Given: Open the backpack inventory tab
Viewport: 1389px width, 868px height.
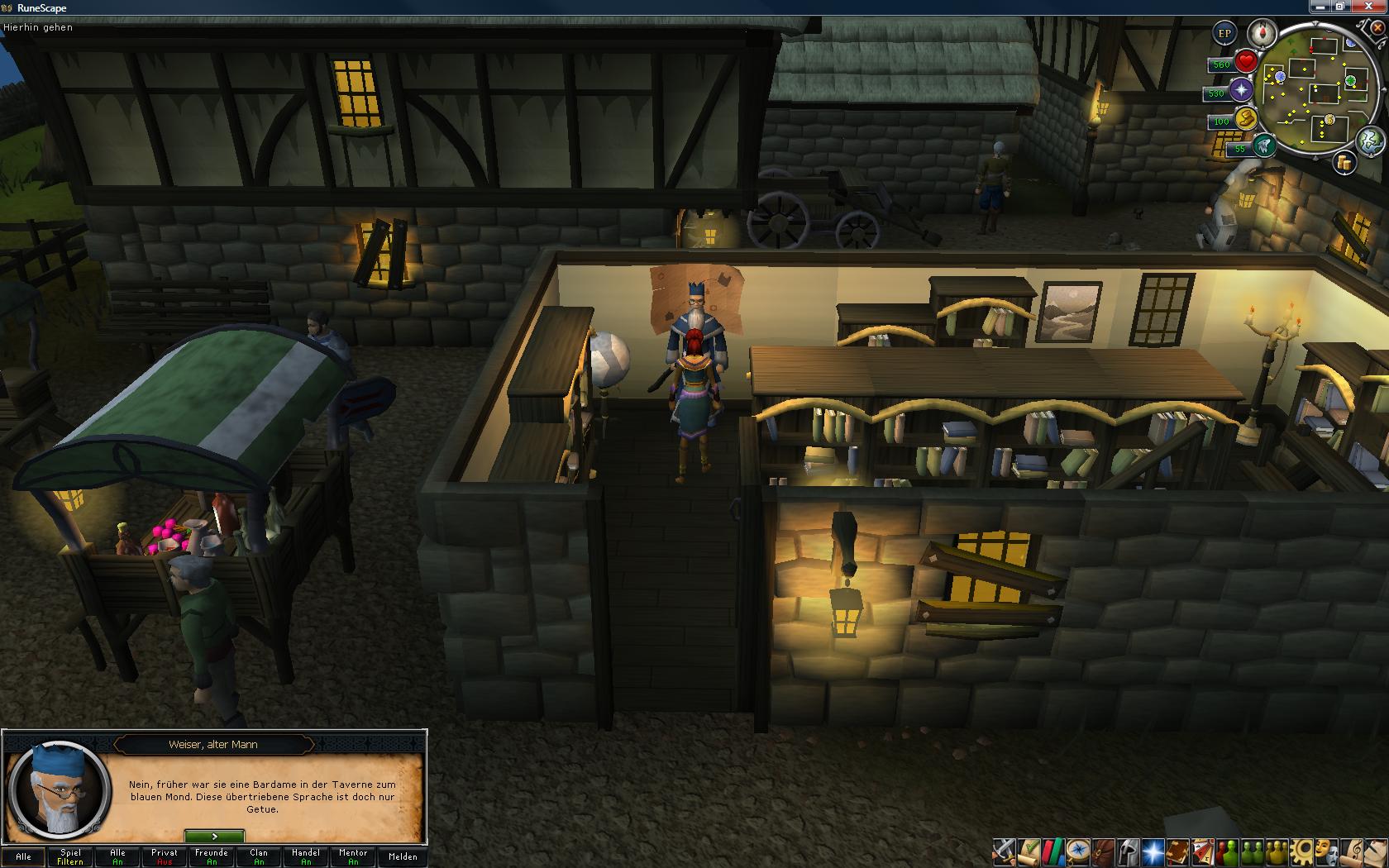Looking at the screenshot, I should point(1103,851).
